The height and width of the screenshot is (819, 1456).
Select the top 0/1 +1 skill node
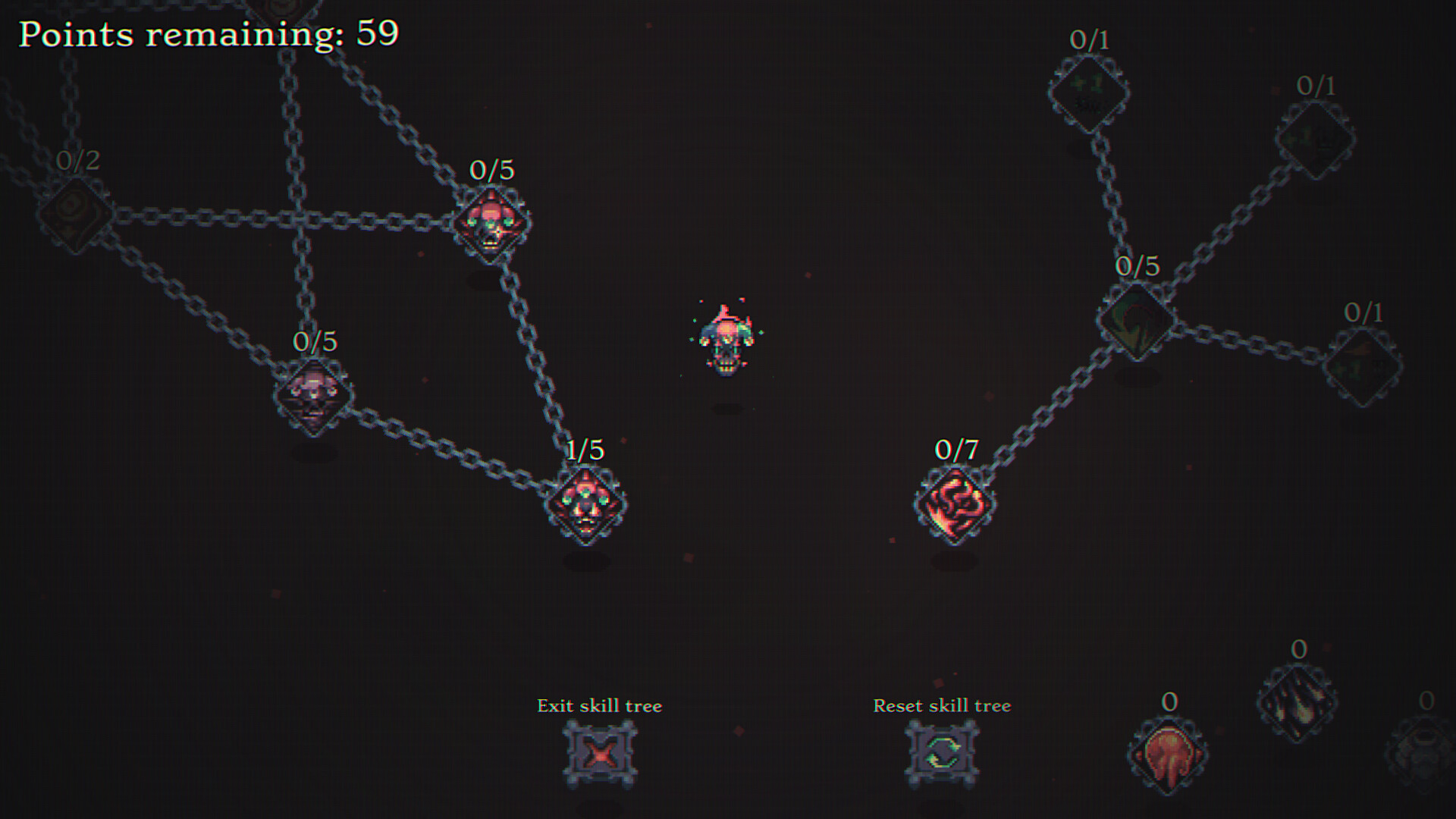(1090, 91)
